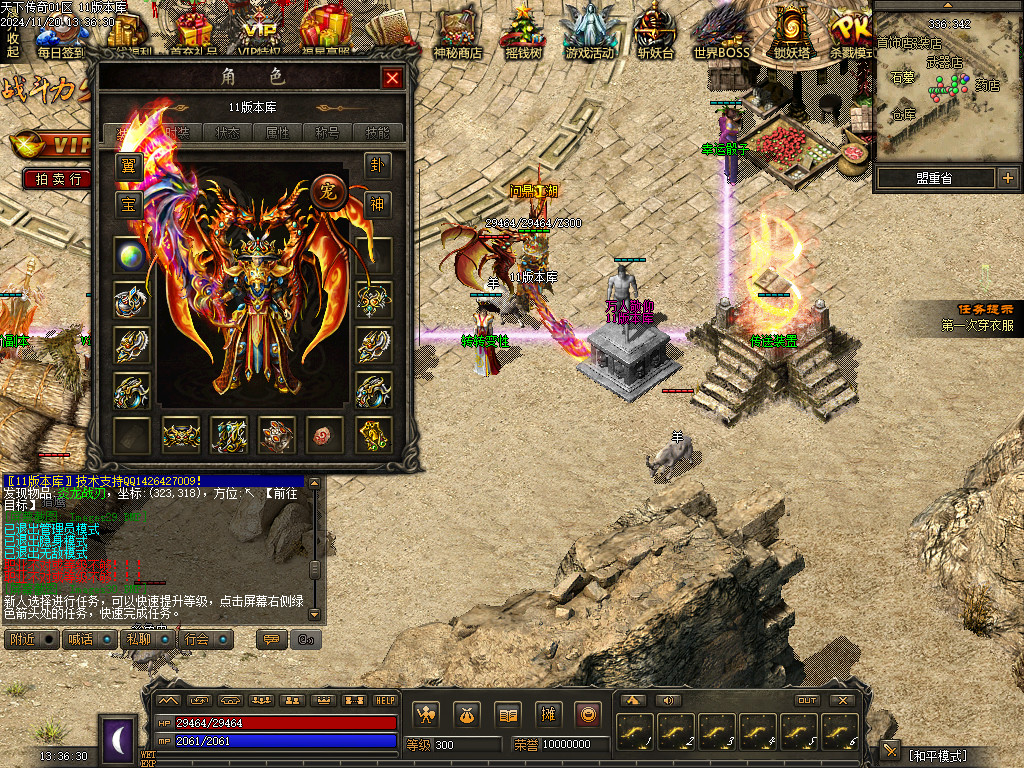Viewport: 1024px width, 768px height.
Task: Click the 神 button in character panel
Action: (377, 205)
